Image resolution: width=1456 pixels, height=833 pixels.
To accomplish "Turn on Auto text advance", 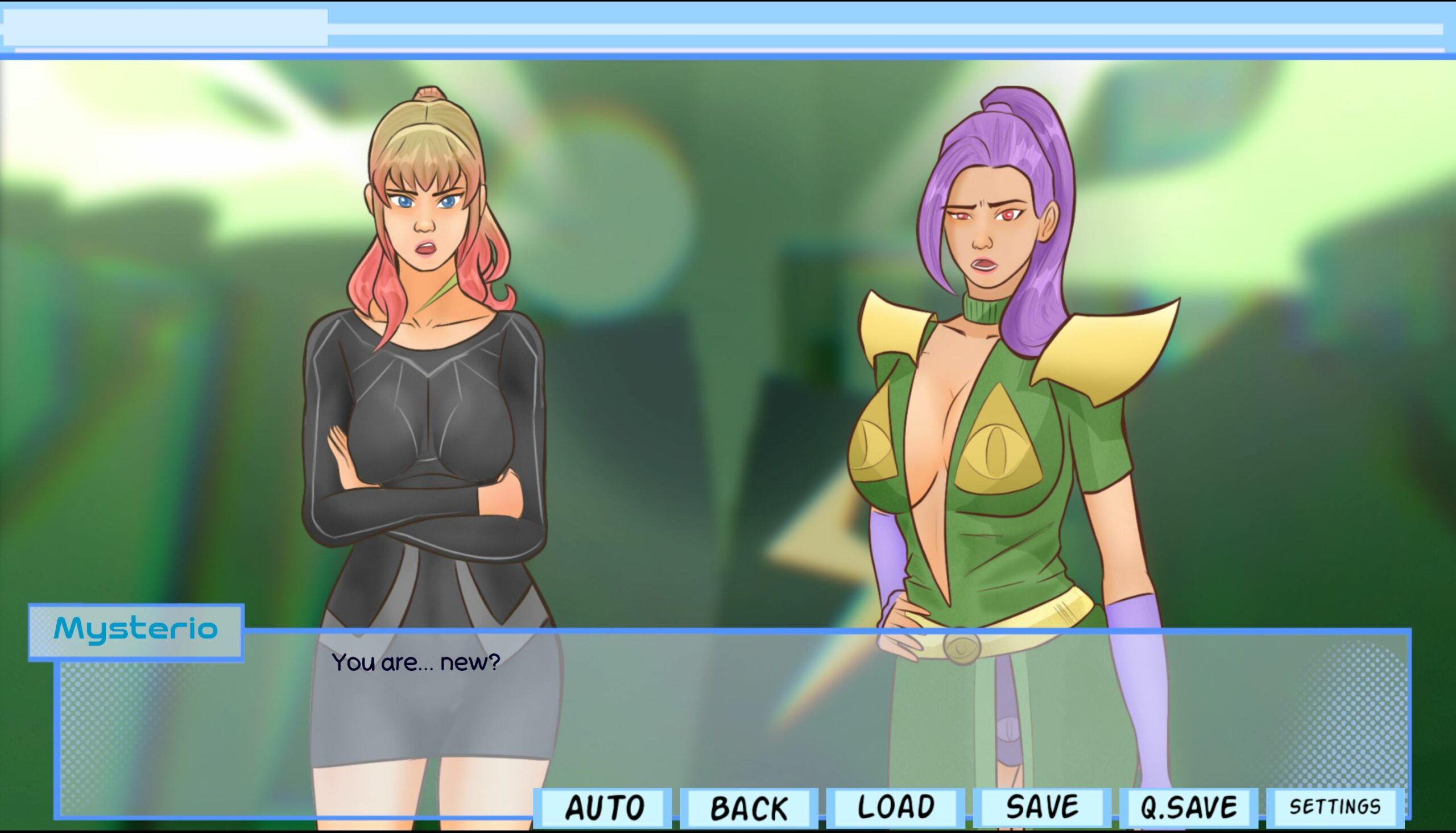I will click(604, 807).
